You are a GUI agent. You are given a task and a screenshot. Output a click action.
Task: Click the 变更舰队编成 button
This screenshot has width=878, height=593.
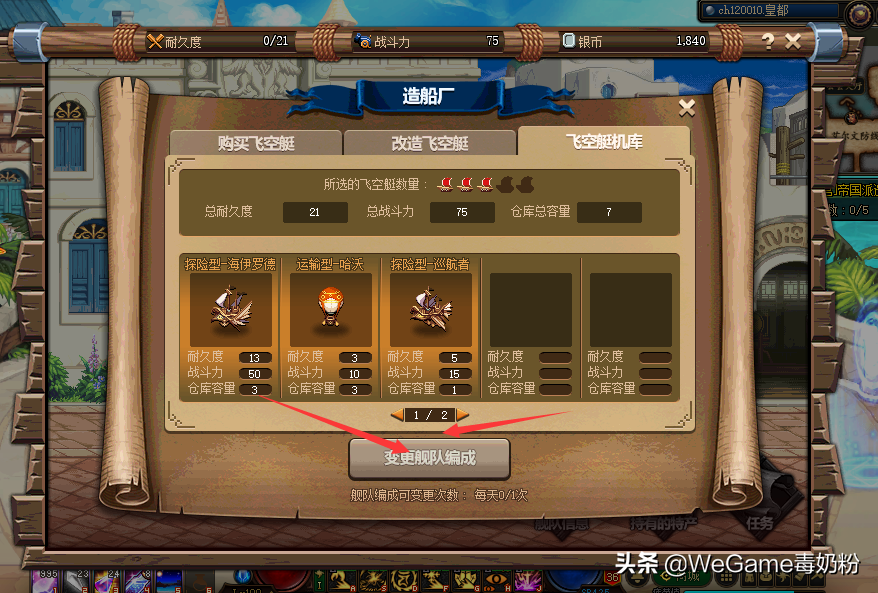pyautogui.click(x=429, y=459)
